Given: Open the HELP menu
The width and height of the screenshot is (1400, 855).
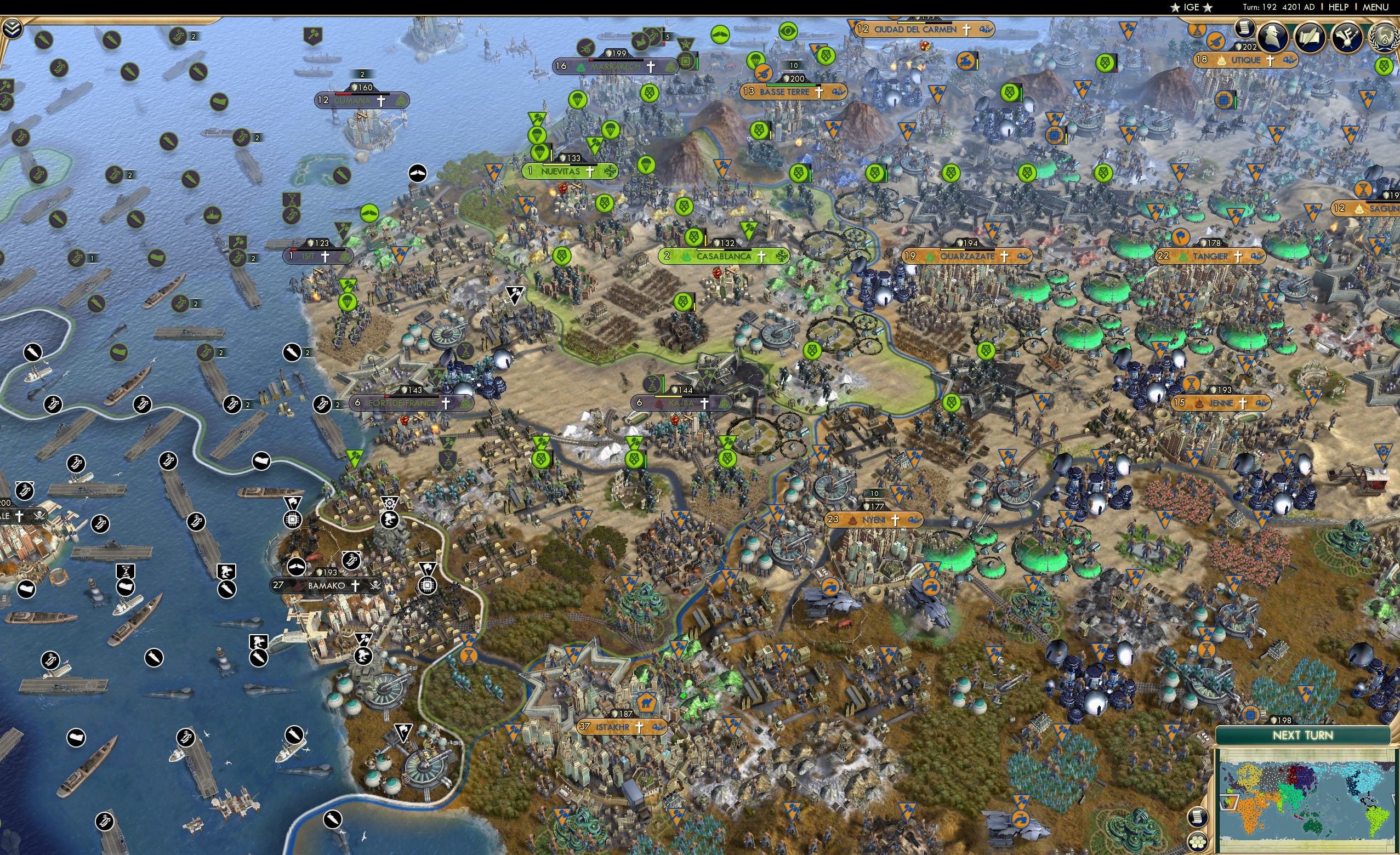Looking at the screenshot, I should click(1339, 7).
